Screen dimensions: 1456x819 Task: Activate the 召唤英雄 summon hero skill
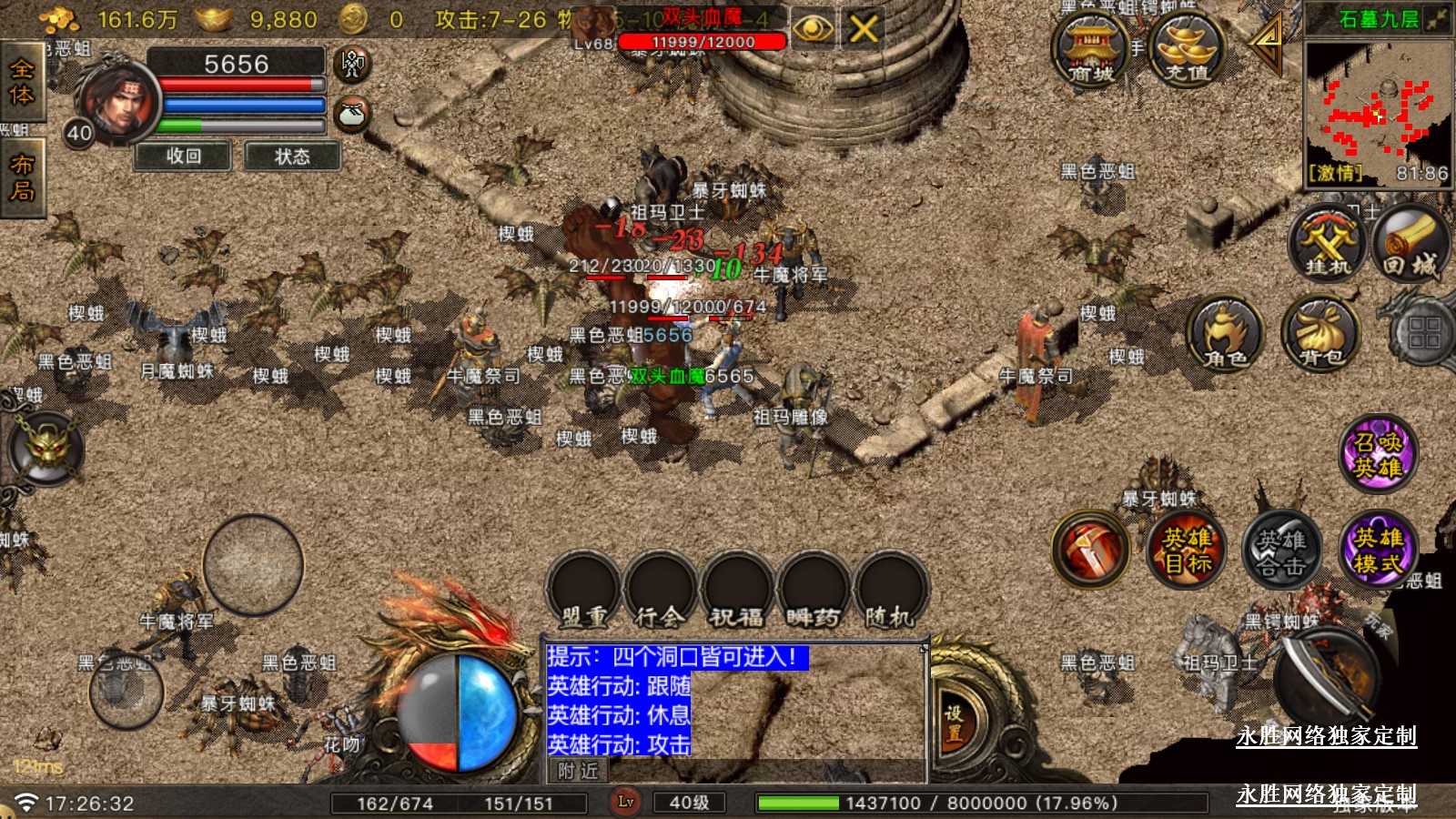pyautogui.click(x=1378, y=454)
